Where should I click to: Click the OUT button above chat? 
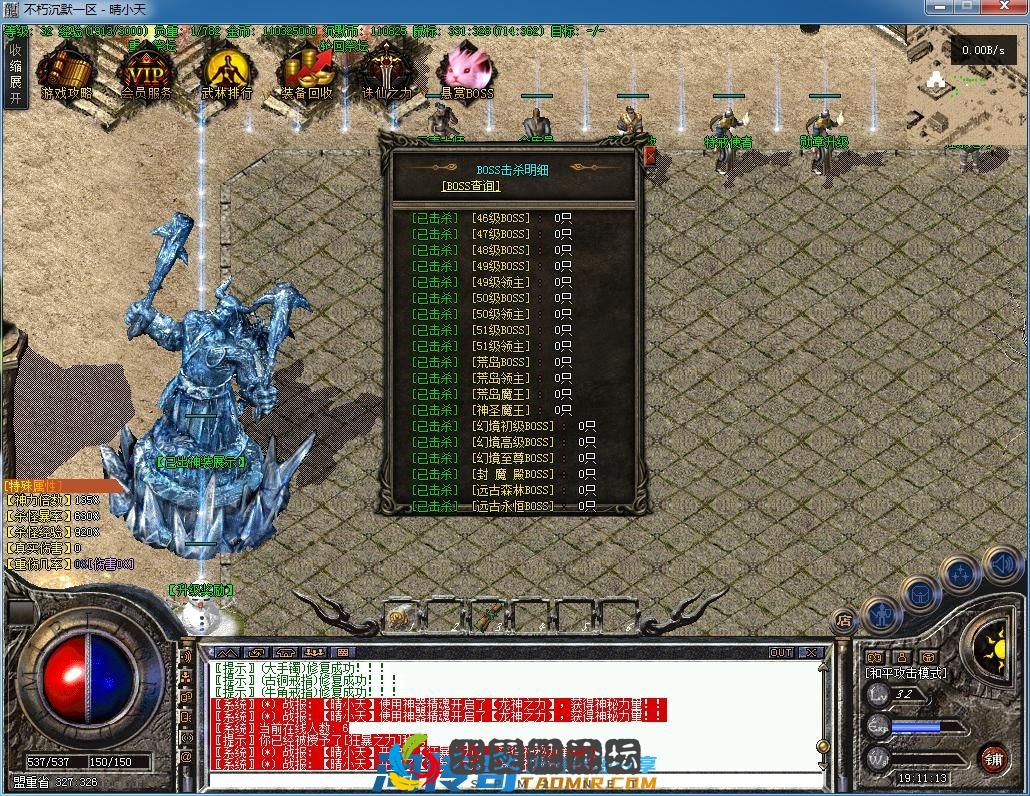(x=781, y=652)
